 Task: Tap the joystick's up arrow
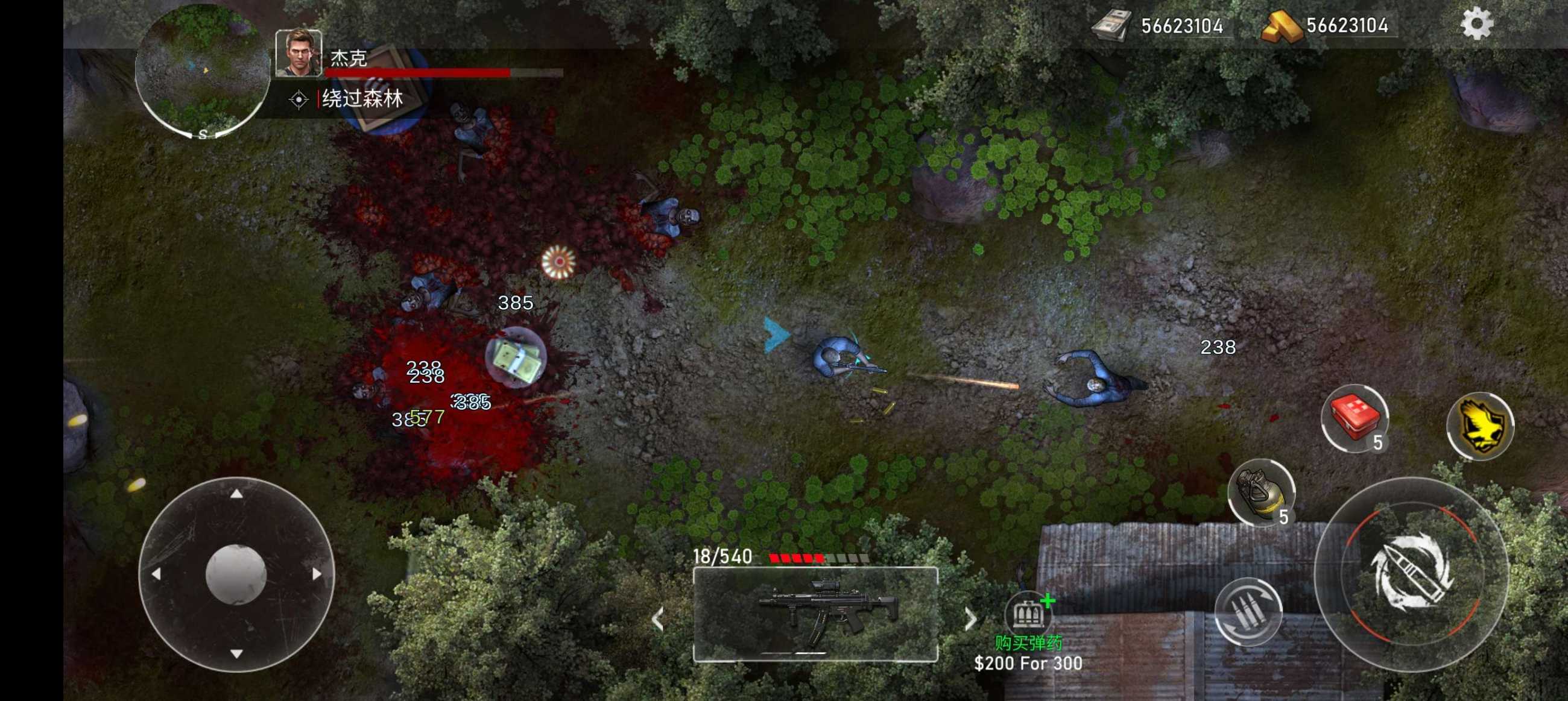click(236, 494)
